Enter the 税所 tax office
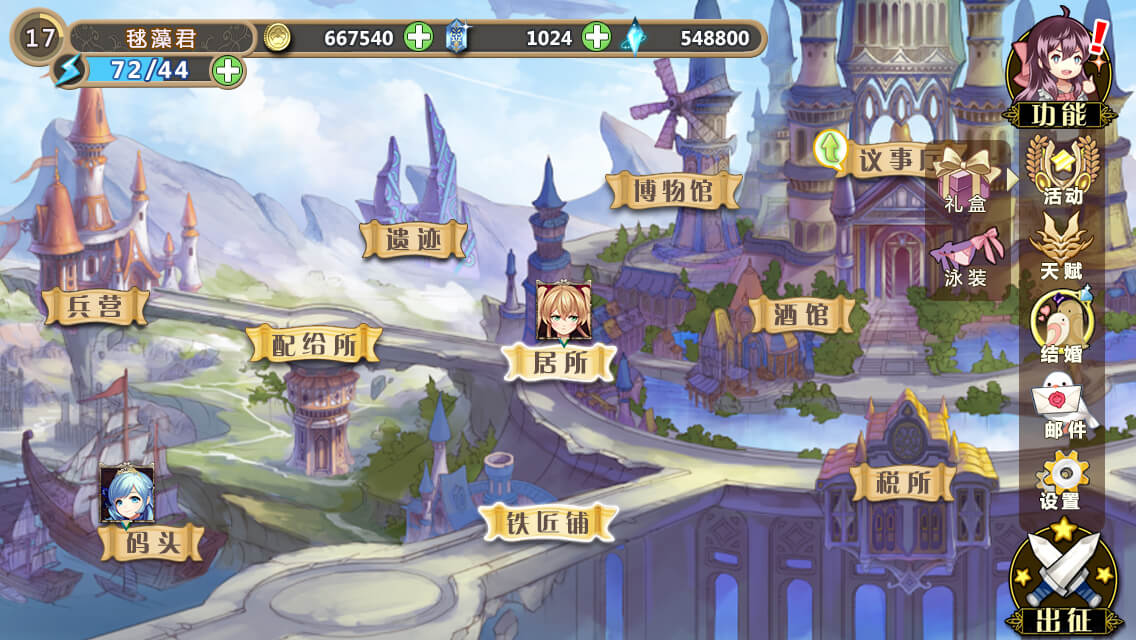The height and width of the screenshot is (640, 1136). [903, 483]
